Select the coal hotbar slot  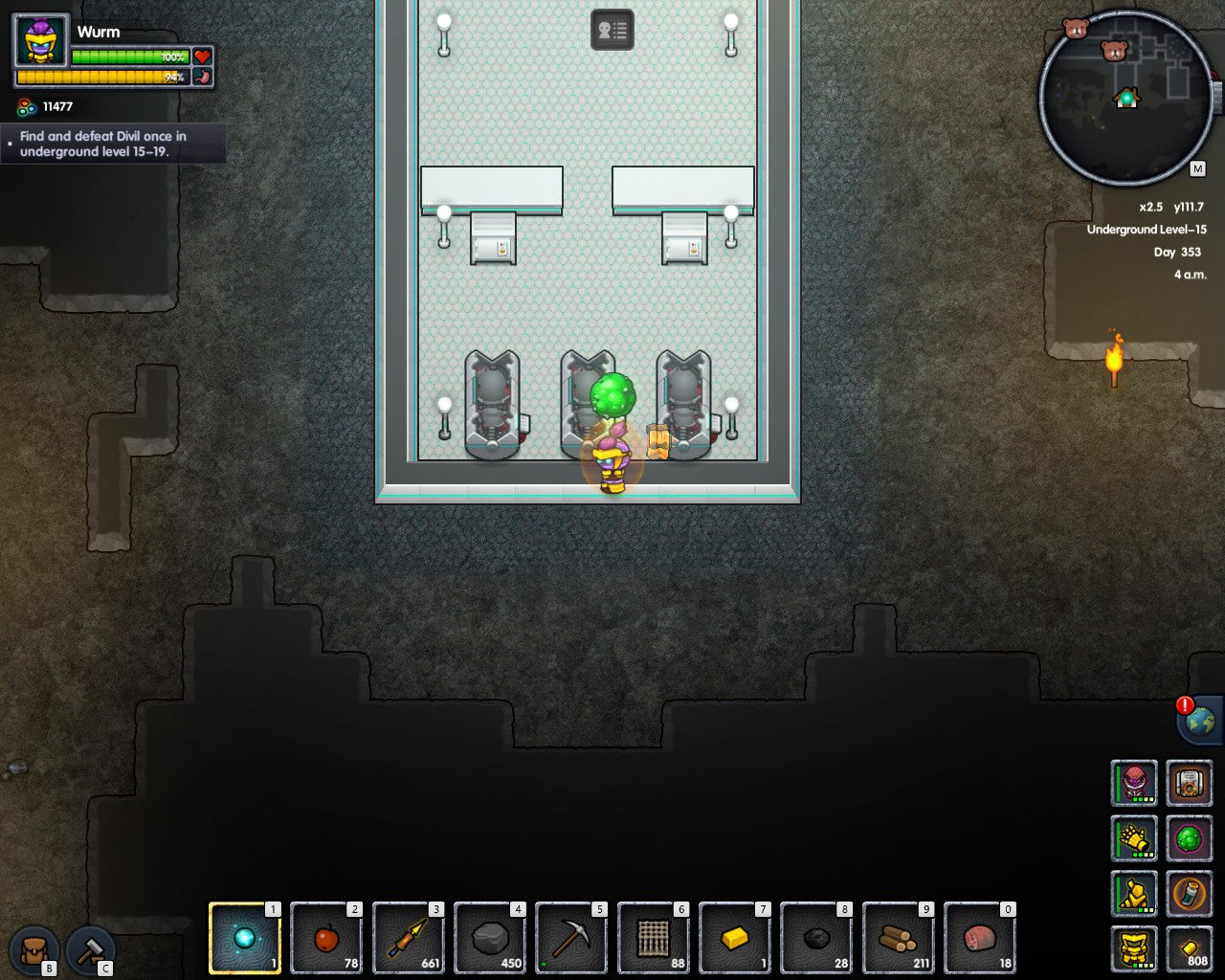[x=816, y=939]
